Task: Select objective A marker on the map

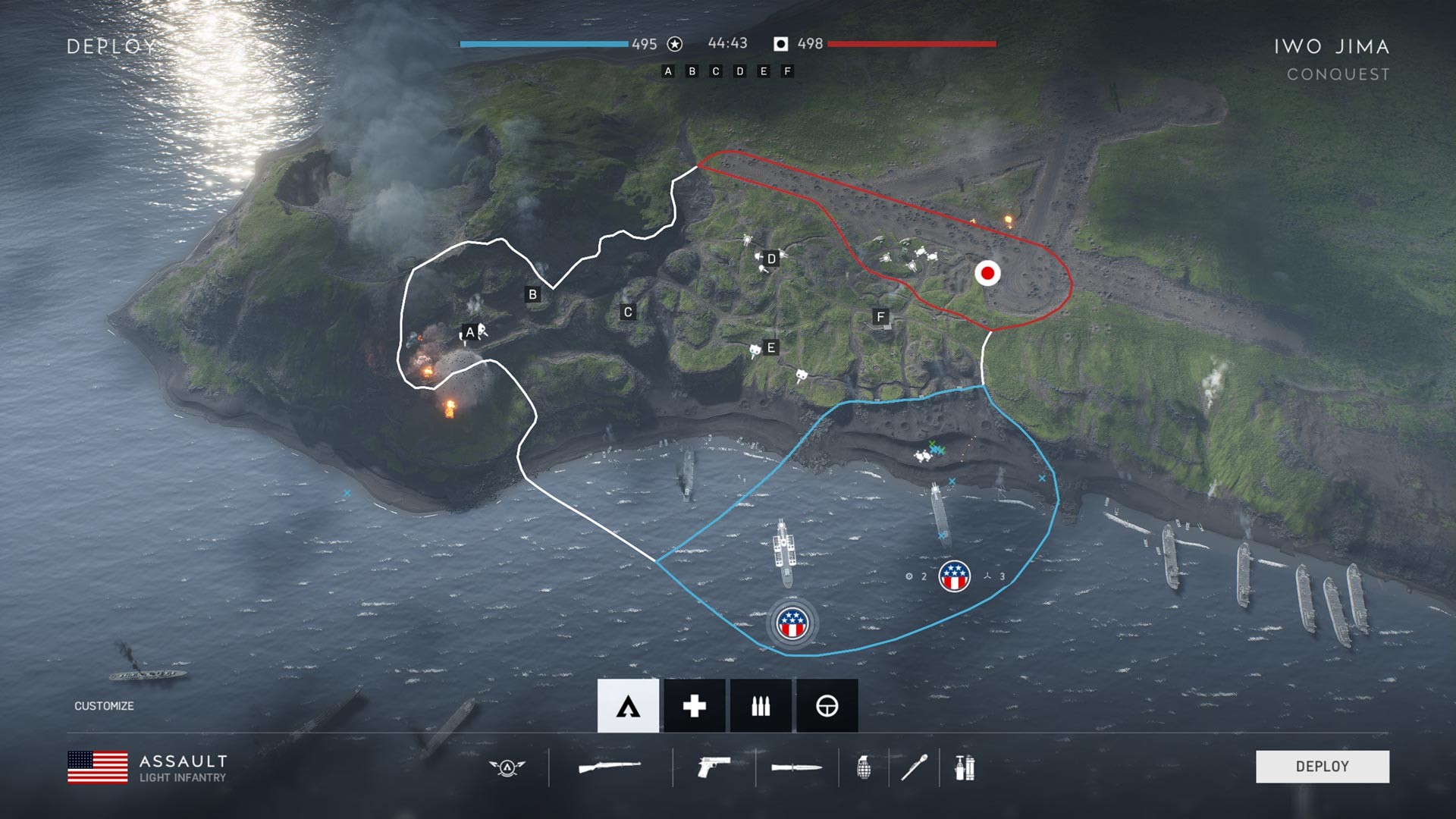Action: point(469,331)
